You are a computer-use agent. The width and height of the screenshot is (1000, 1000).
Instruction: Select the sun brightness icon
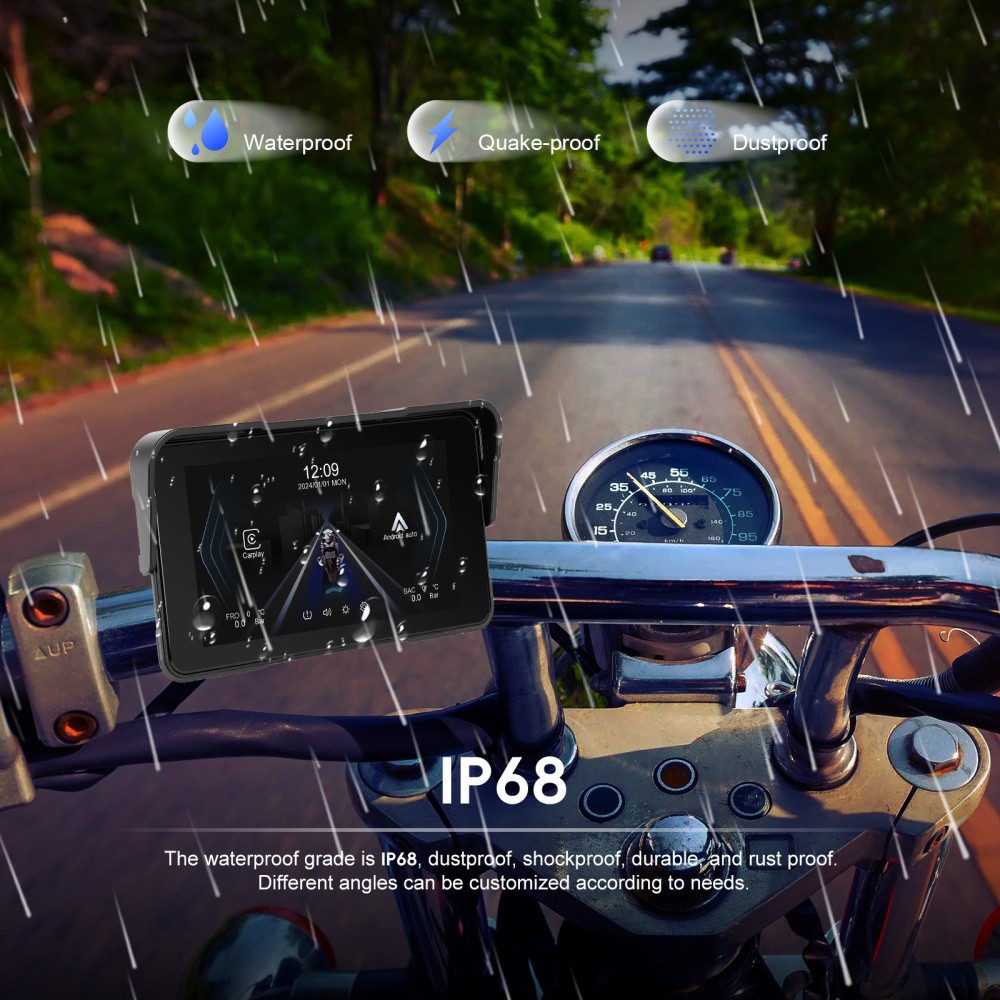pos(345,610)
